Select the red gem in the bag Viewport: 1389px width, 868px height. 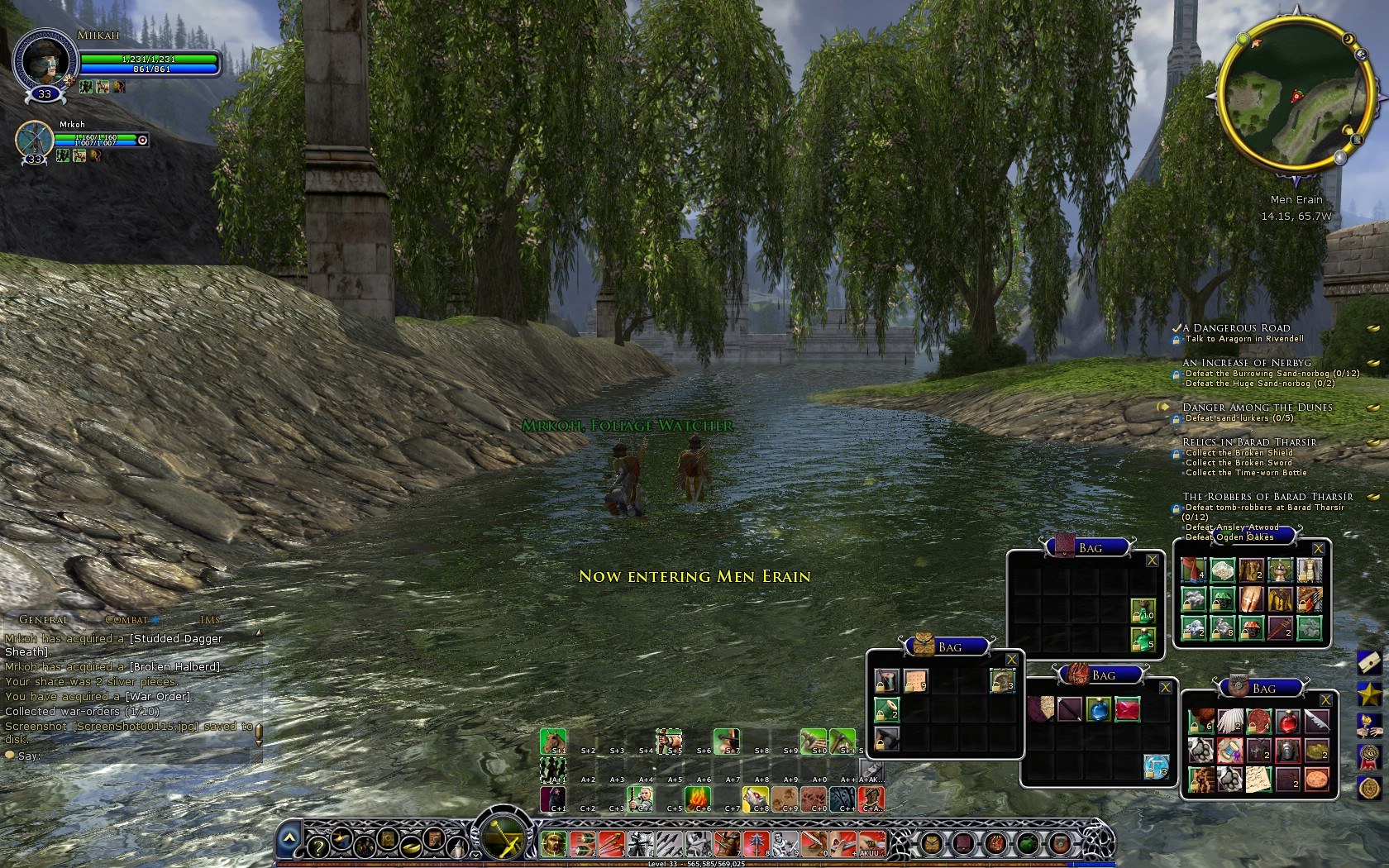[x=1127, y=709]
